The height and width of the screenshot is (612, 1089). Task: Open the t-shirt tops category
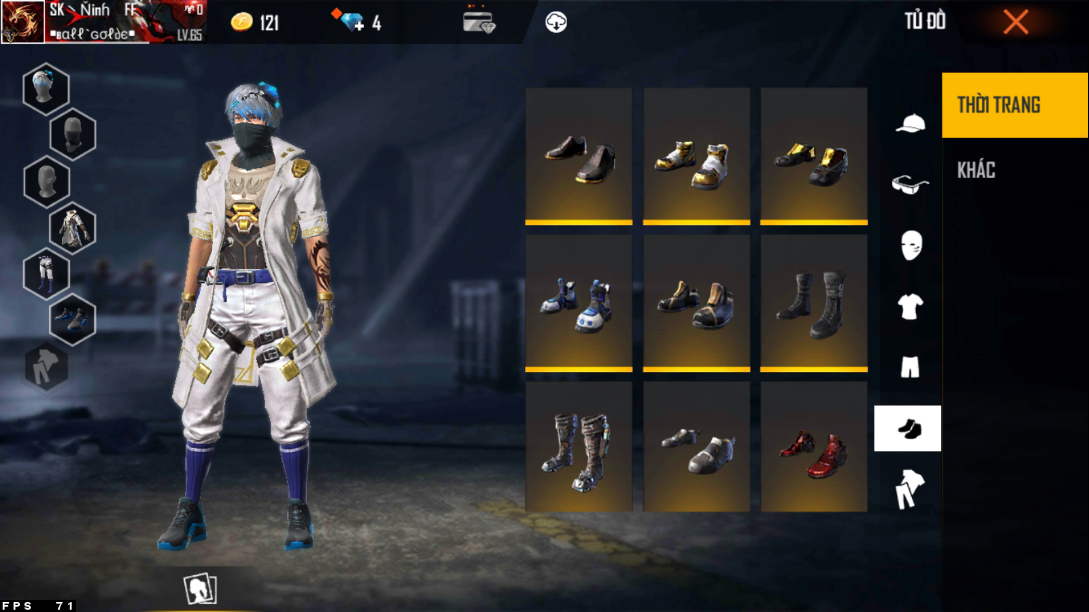[909, 307]
